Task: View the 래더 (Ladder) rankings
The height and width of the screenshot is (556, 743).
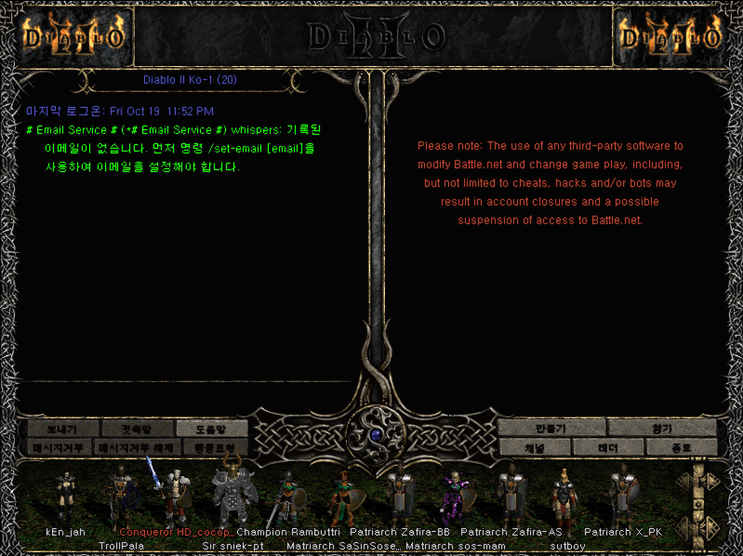Action: [x=608, y=448]
